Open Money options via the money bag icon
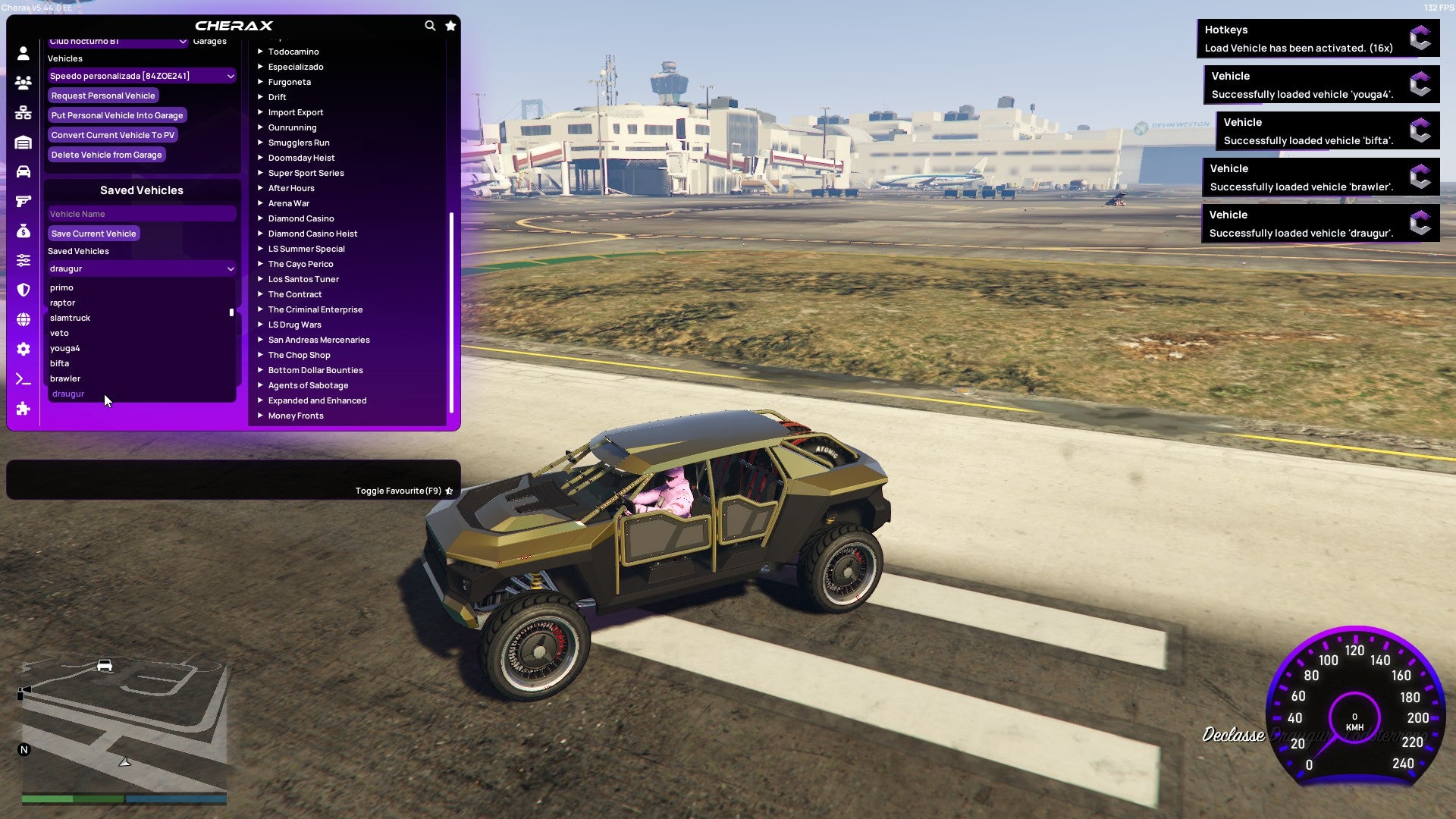The height and width of the screenshot is (819, 1456). [x=23, y=231]
